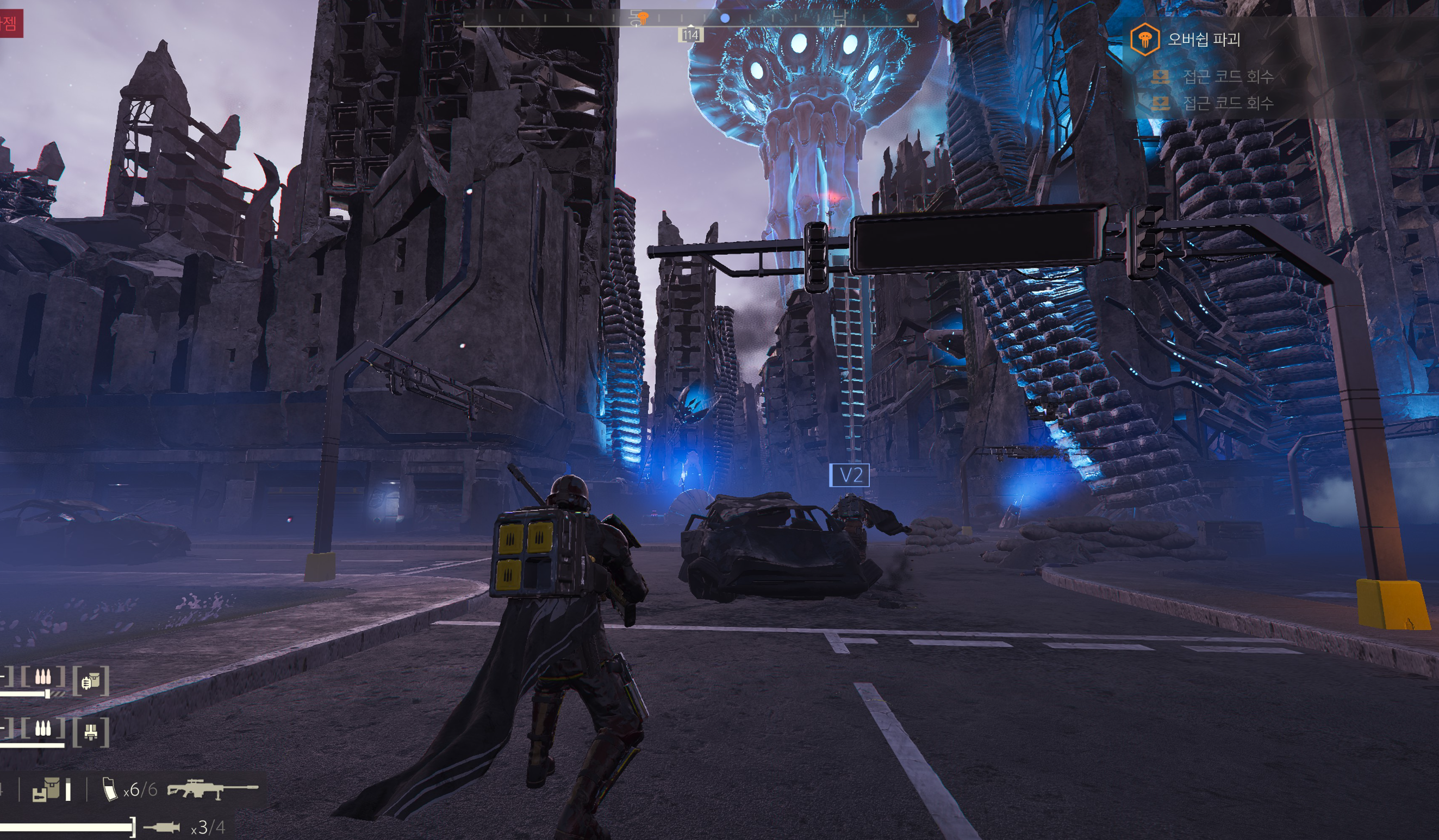The image size is (1439, 840).
Task: Click the orange hexagon overship objective icon
Action: coord(1144,39)
